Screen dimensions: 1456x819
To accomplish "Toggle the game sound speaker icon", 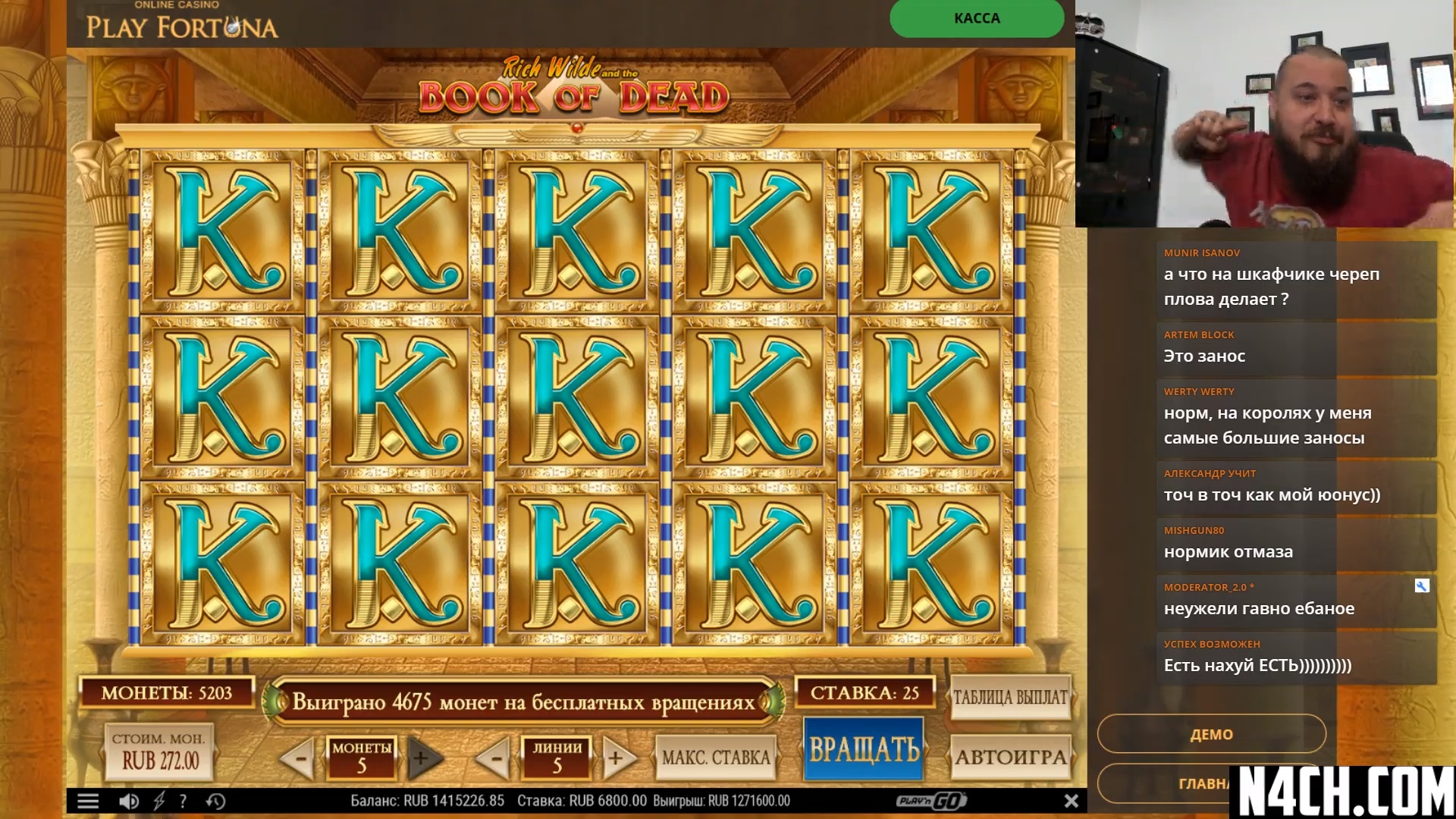I will (129, 801).
